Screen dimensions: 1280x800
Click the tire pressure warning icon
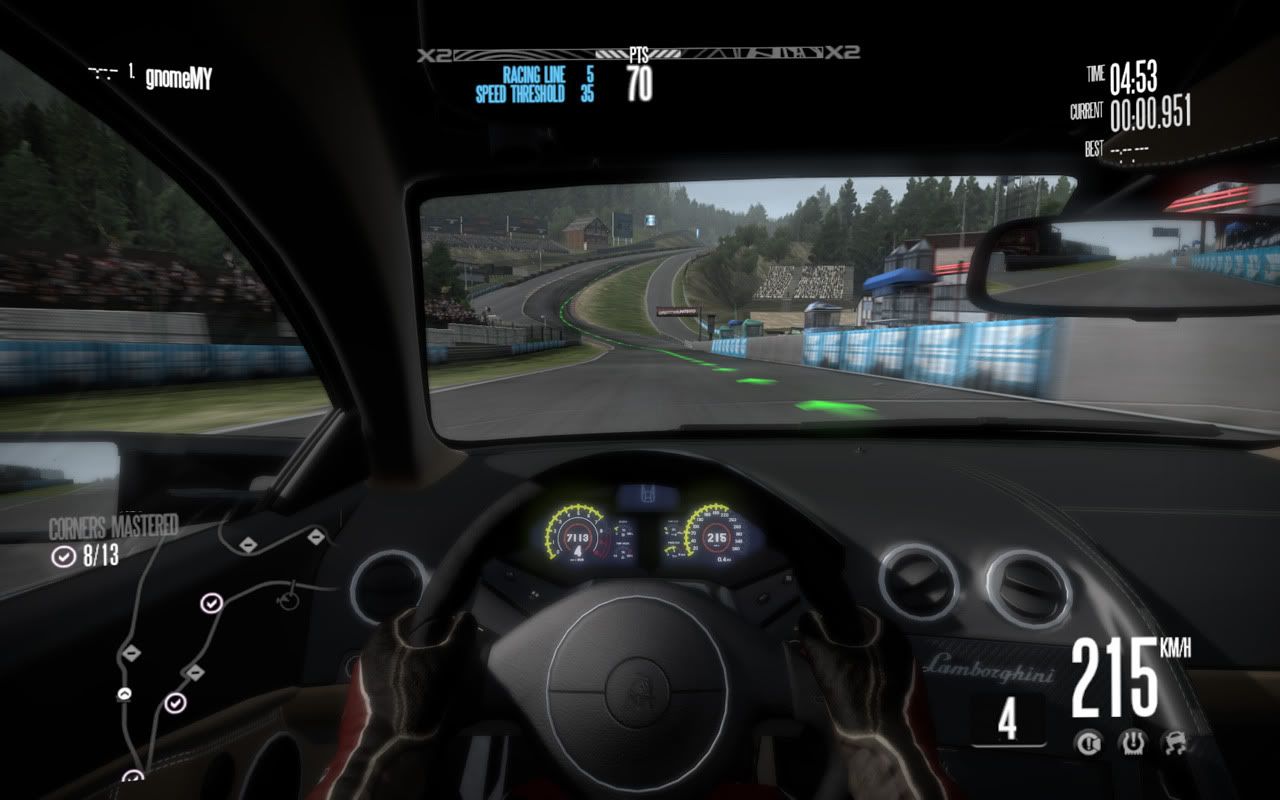[x=1130, y=742]
